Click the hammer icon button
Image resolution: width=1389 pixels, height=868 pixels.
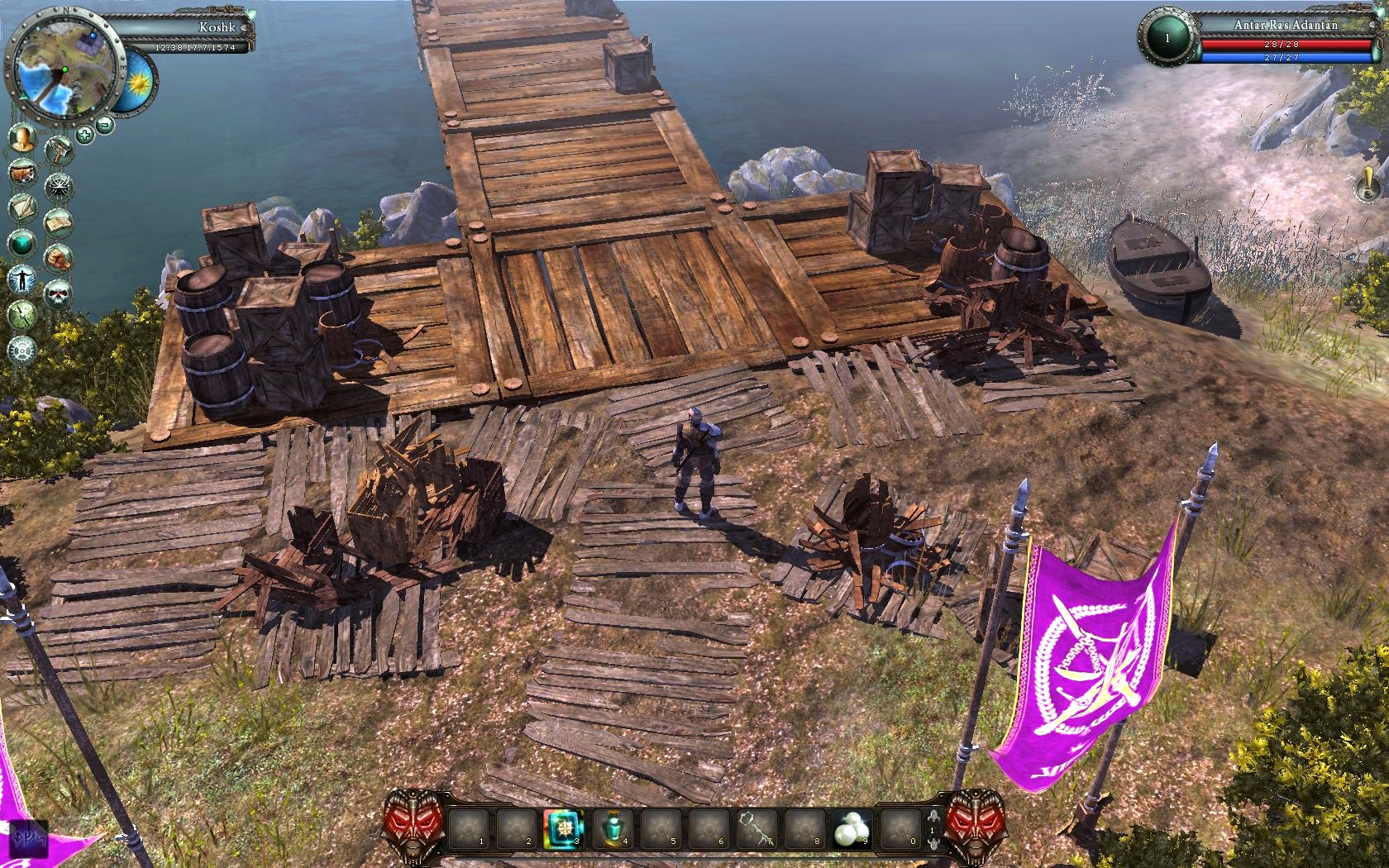60,150
